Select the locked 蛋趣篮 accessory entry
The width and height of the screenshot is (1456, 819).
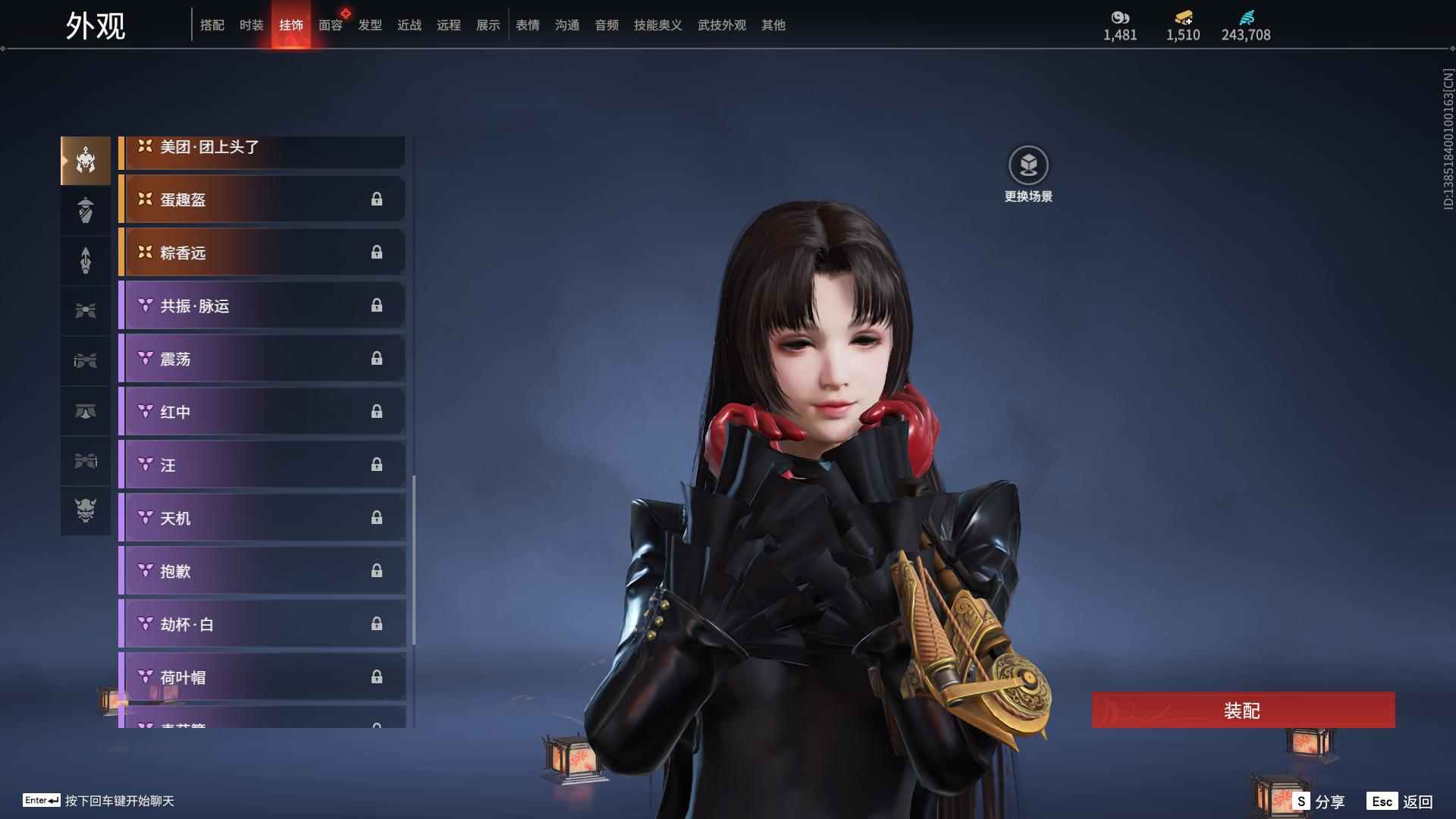[x=262, y=199]
